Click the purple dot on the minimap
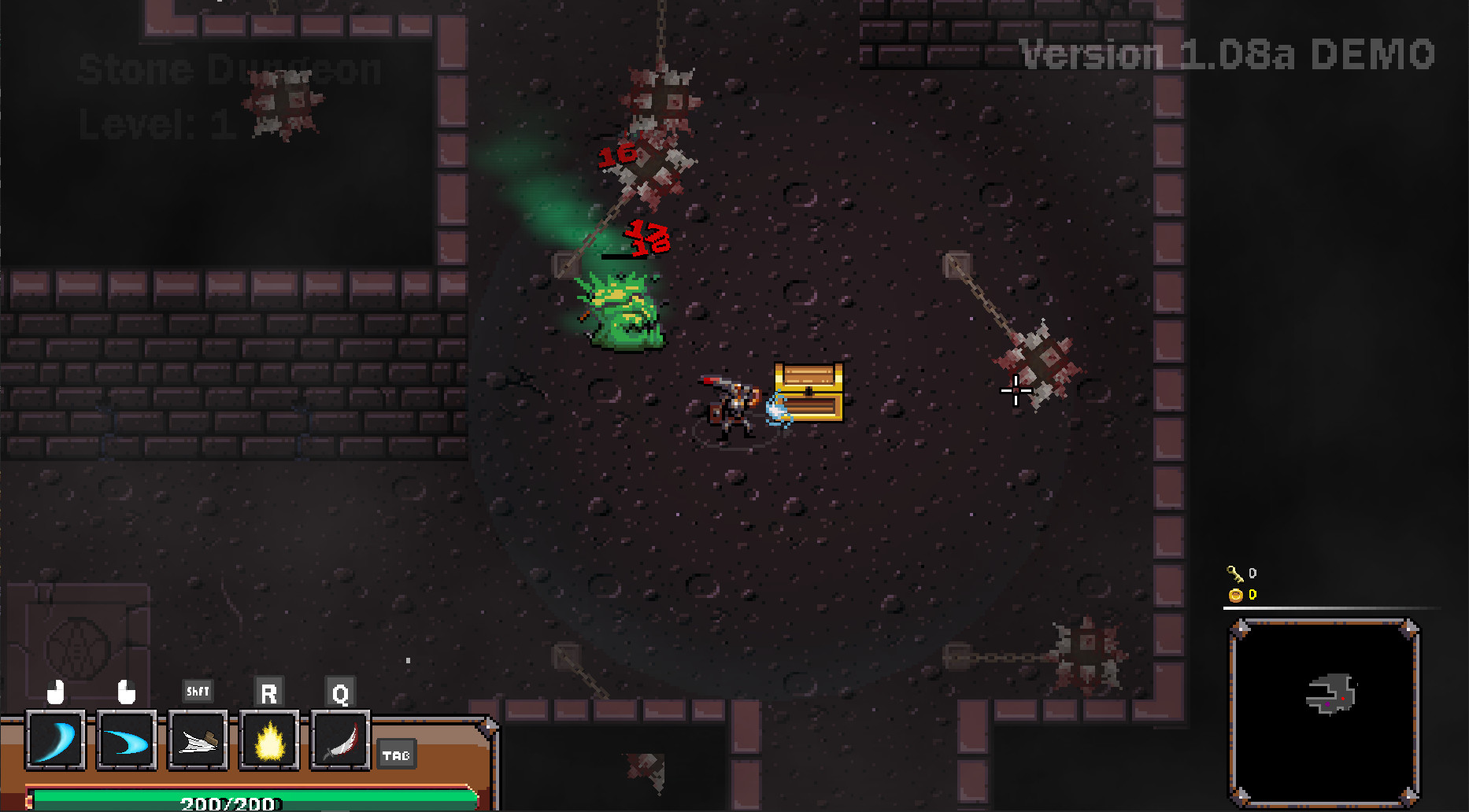 1328,703
